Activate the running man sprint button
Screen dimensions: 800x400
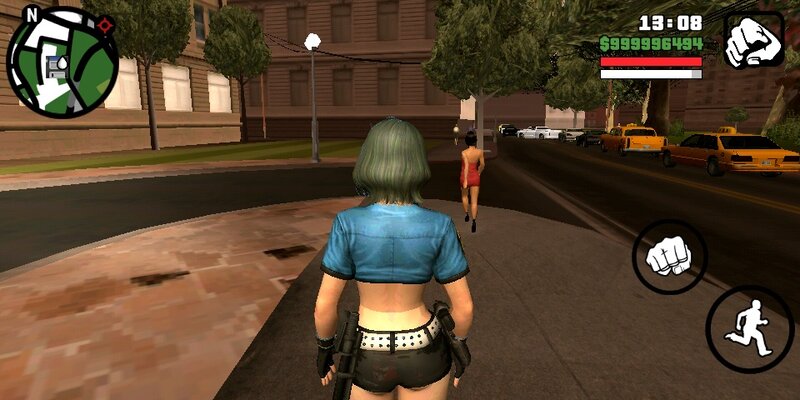pos(749,329)
